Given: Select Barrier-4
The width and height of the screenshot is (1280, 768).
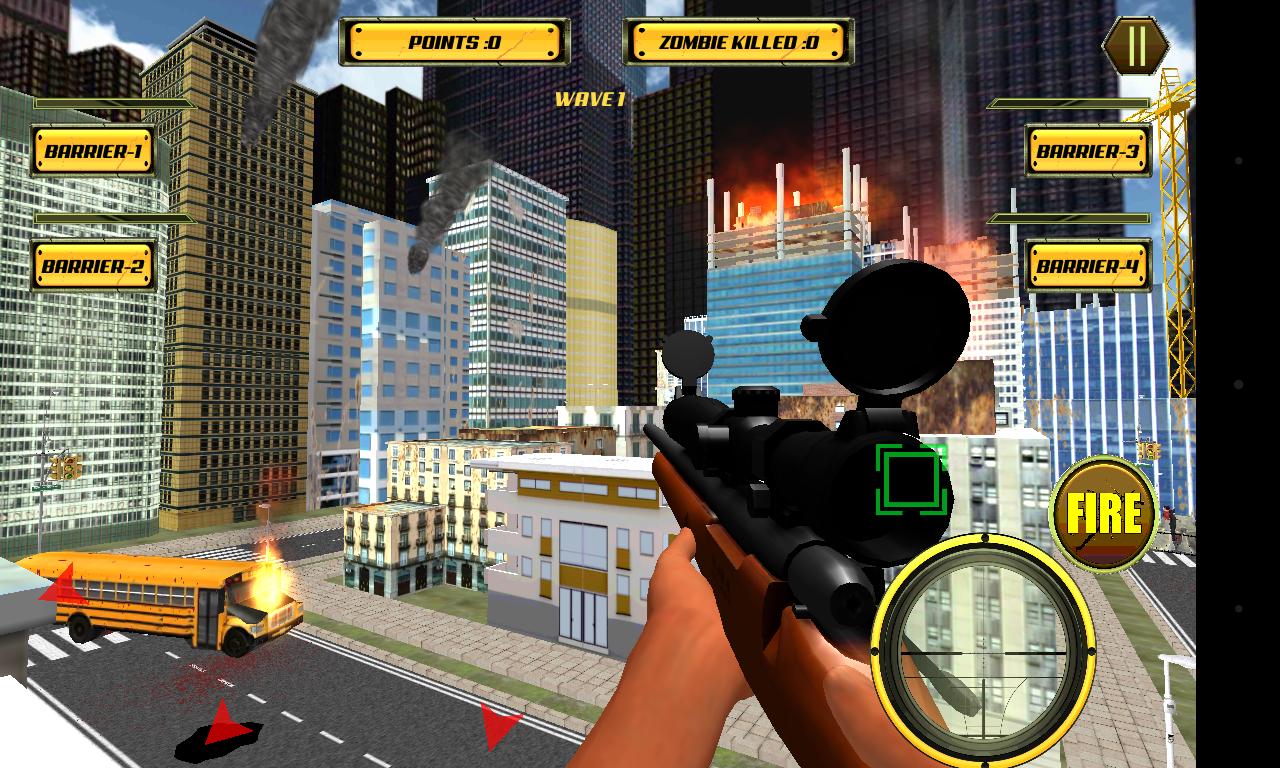Looking at the screenshot, I should tap(1089, 265).
